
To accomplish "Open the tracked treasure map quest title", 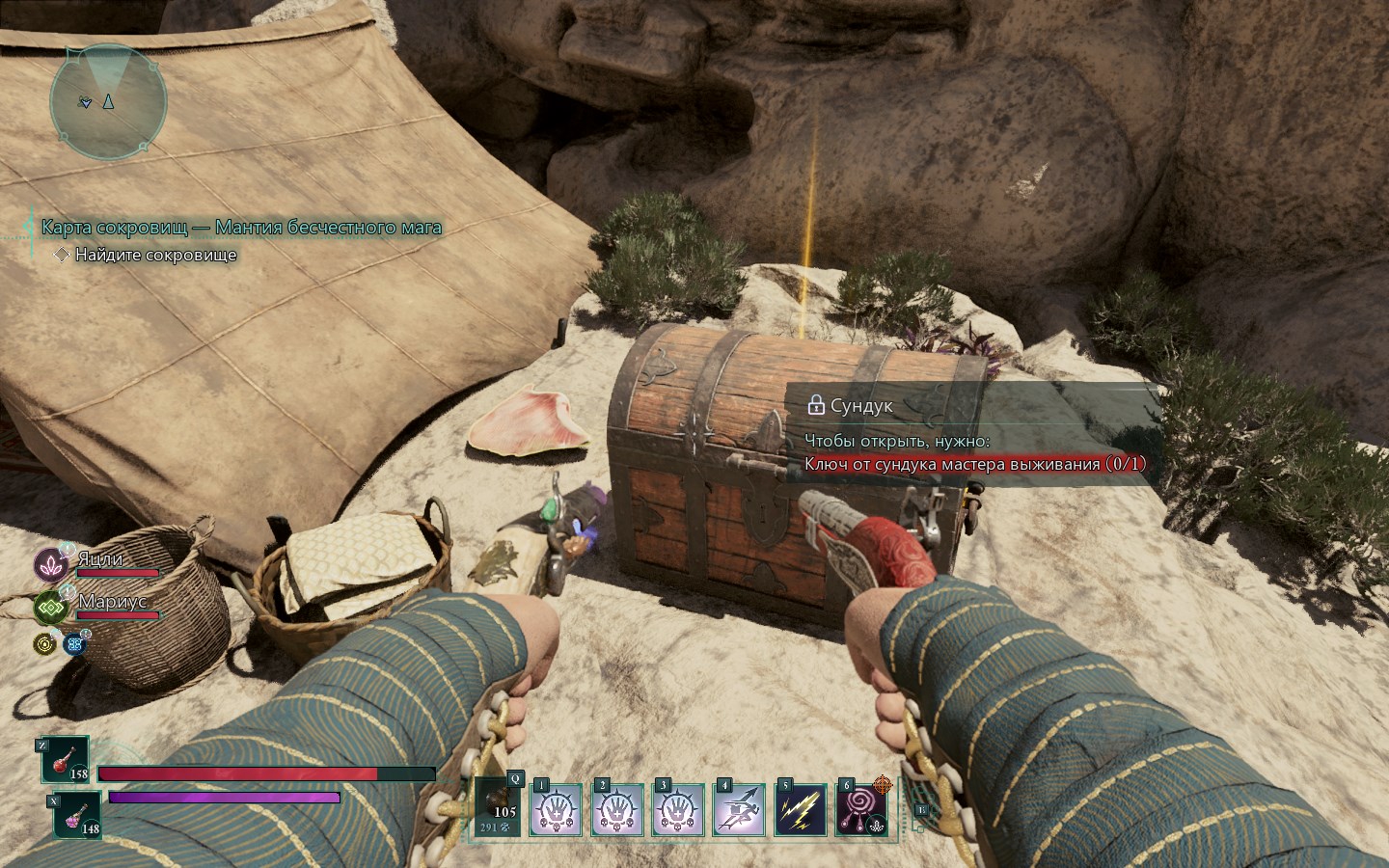I will pos(241,228).
